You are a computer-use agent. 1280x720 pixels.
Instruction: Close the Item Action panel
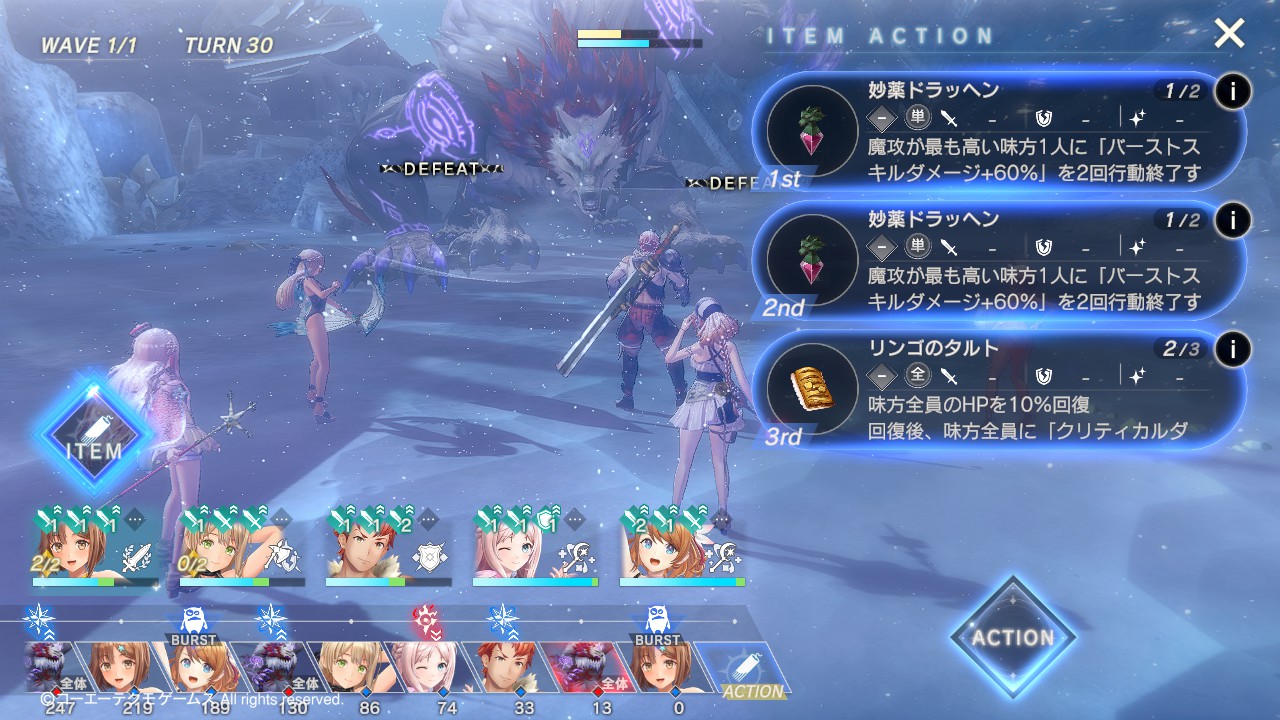coord(1229,35)
